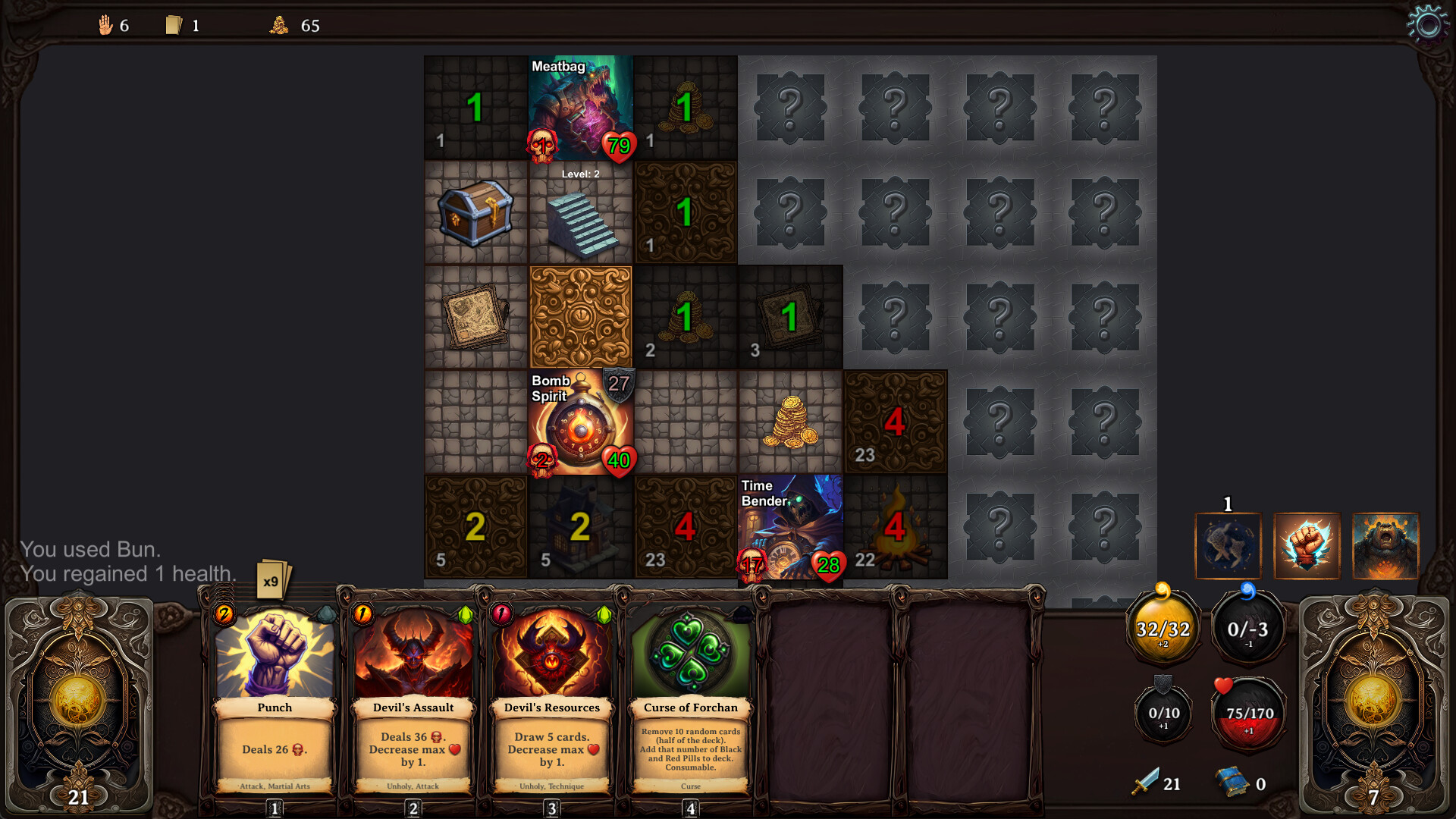
Task: Select the Bomb Spirit enemy tile
Action: [581, 422]
